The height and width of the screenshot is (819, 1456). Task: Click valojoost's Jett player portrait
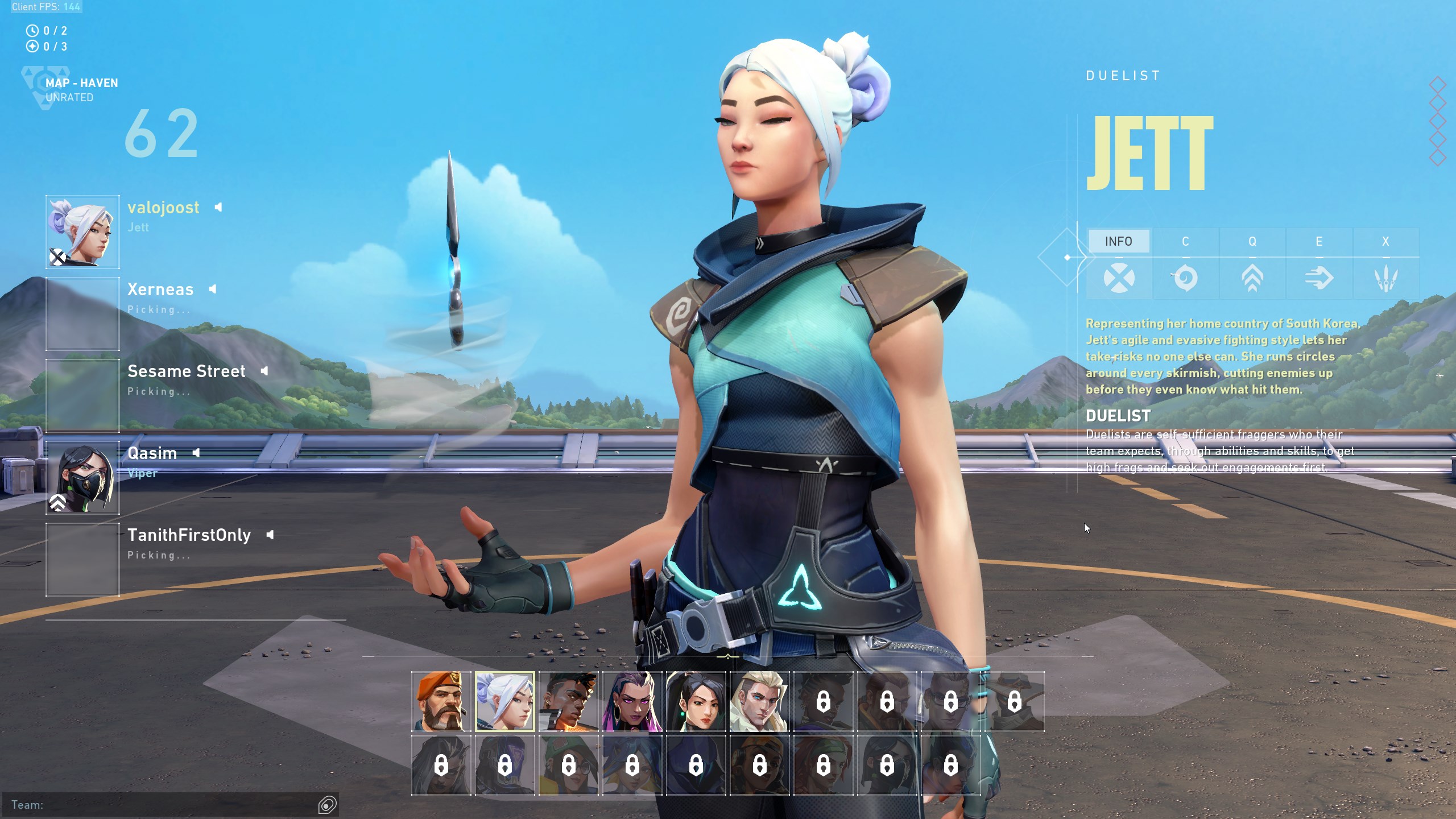pos(83,232)
